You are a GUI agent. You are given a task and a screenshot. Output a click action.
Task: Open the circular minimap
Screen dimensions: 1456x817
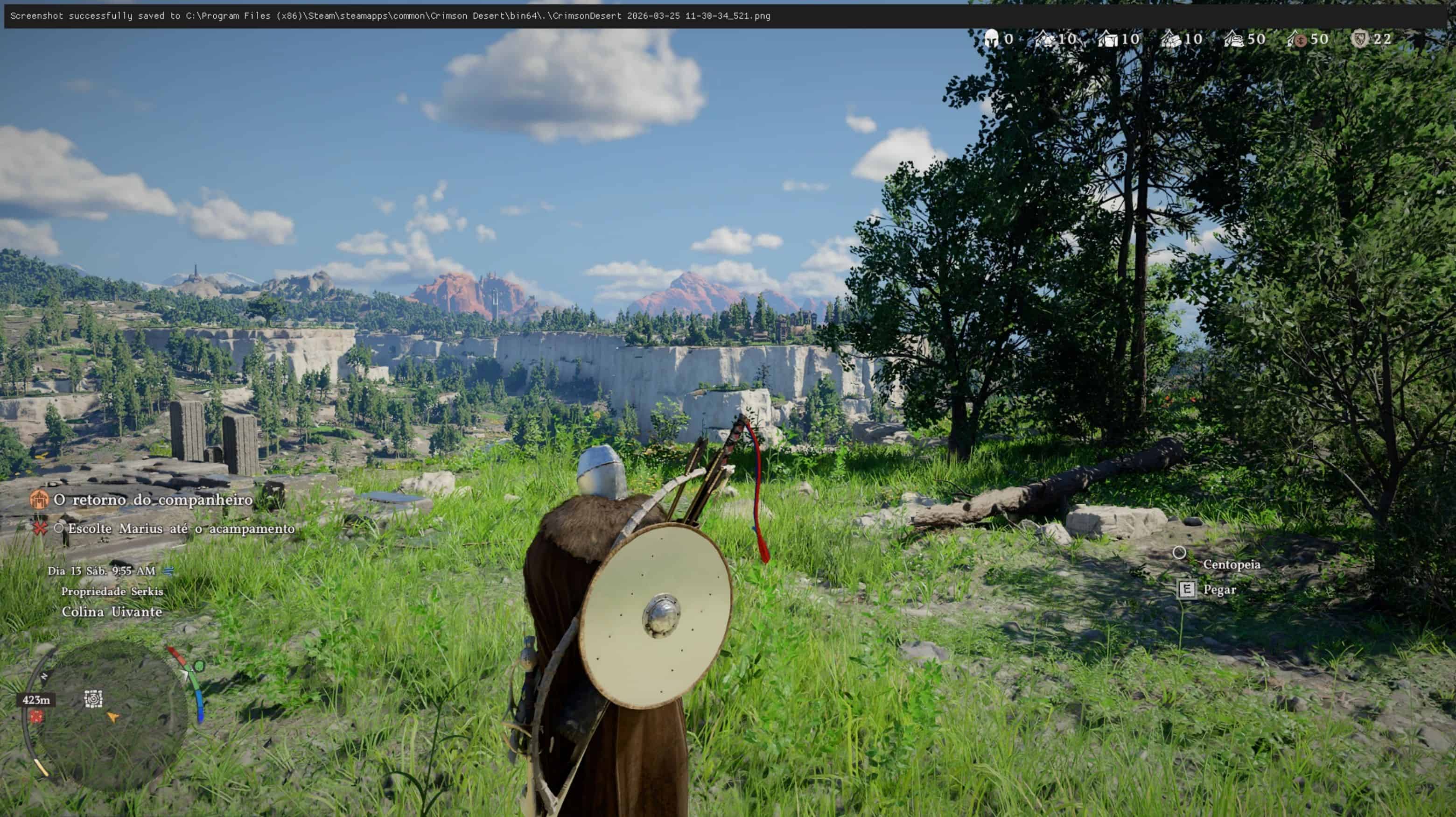[107, 718]
